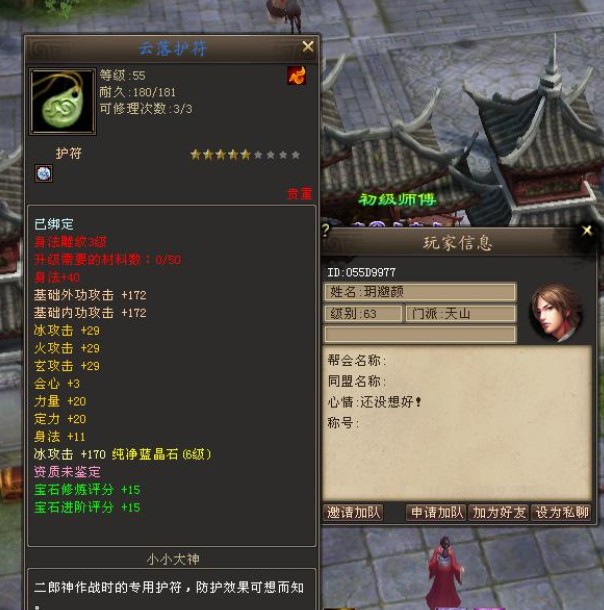Viewport: 604px width, 610px height.
Task: Click the fire element icon on tooltip
Action: [x=296, y=76]
